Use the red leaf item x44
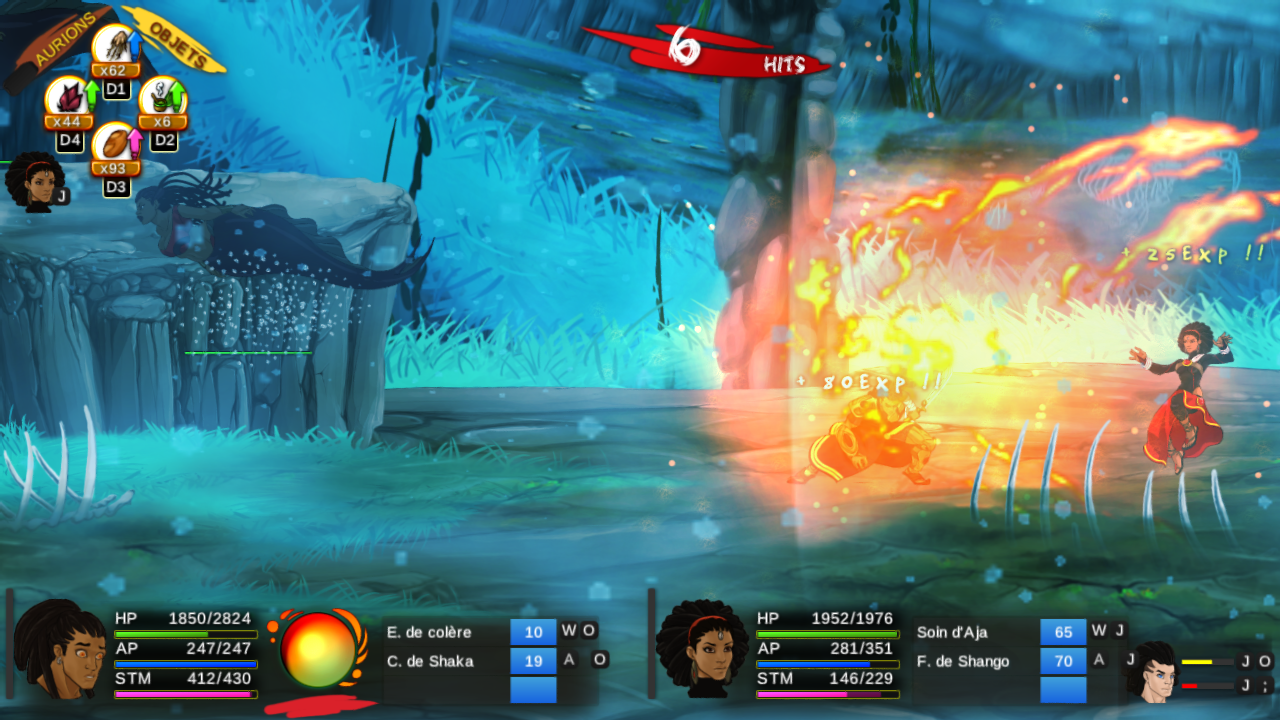Image resolution: width=1280 pixels, height=720 pixels. click(66, 99)
